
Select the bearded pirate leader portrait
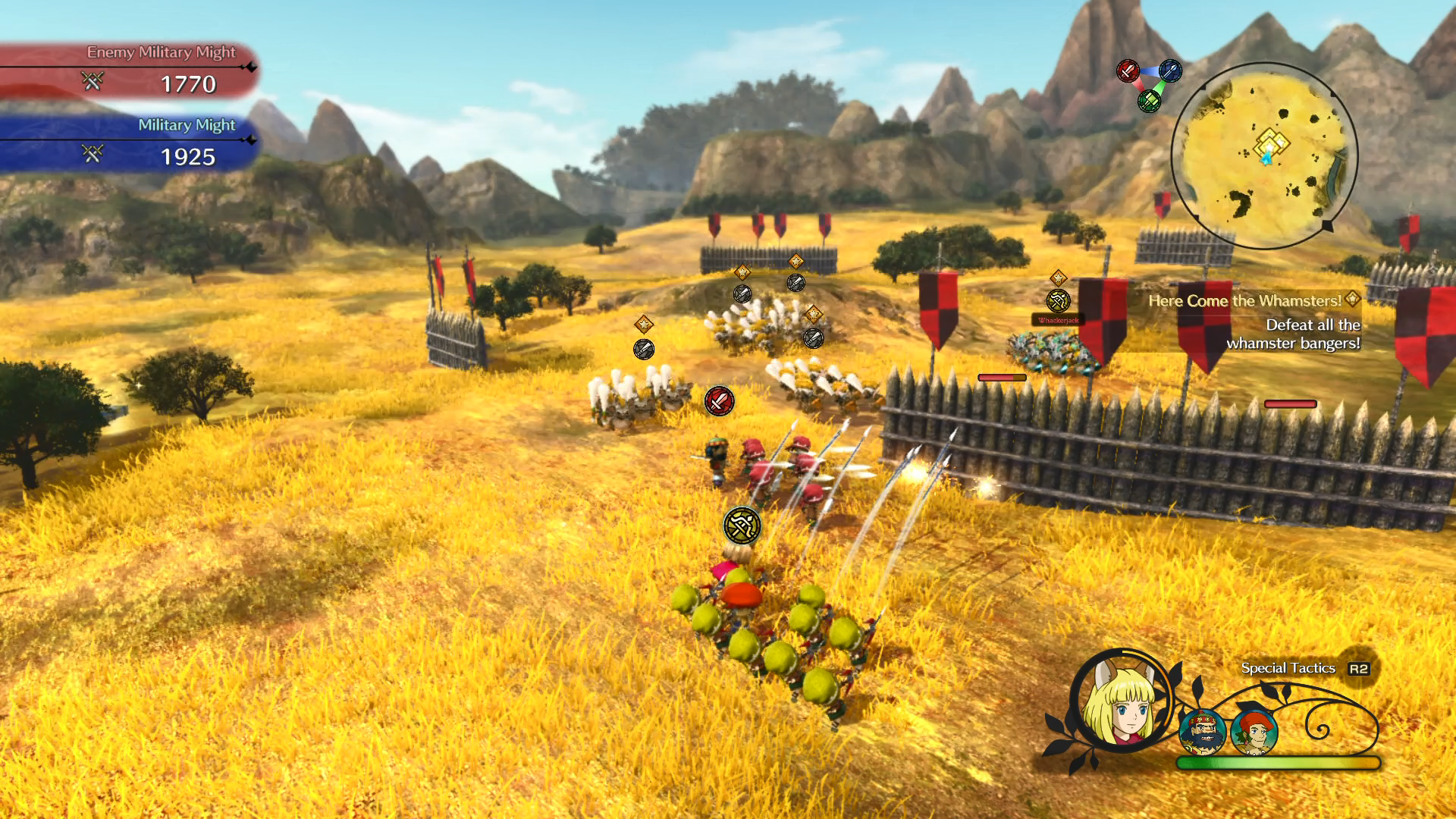1203,732
